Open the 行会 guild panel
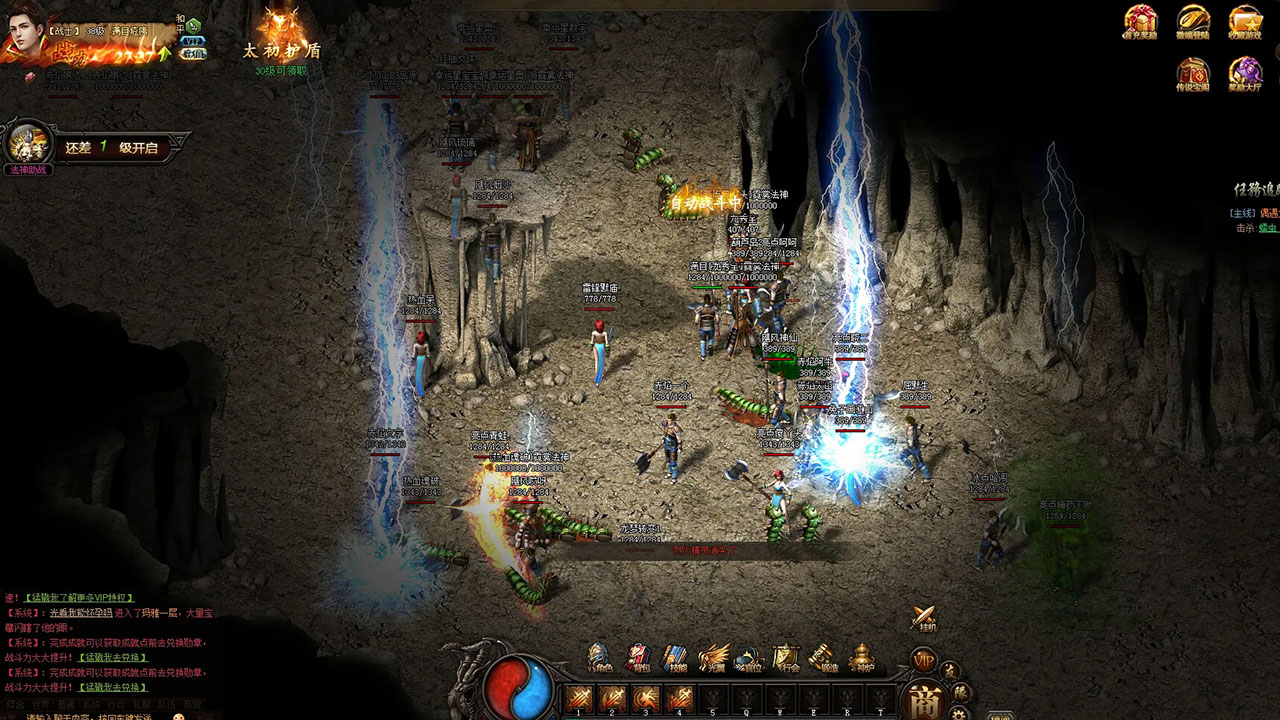The width and height of the screenshot is (1280, 720). [786, 657]
